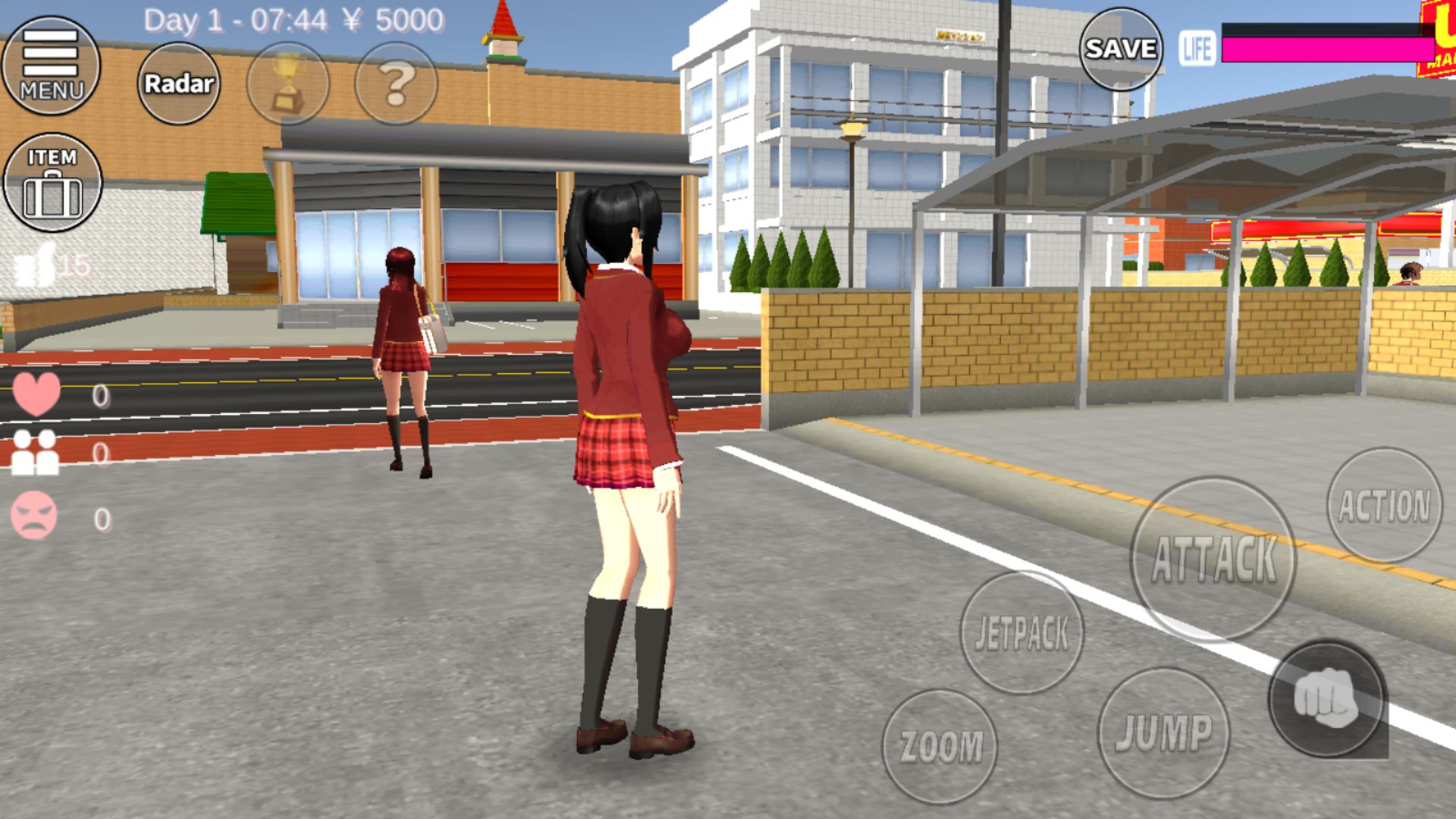Tap the angry face counter
The image size is (1456, 819).
[x=33, y=516]
